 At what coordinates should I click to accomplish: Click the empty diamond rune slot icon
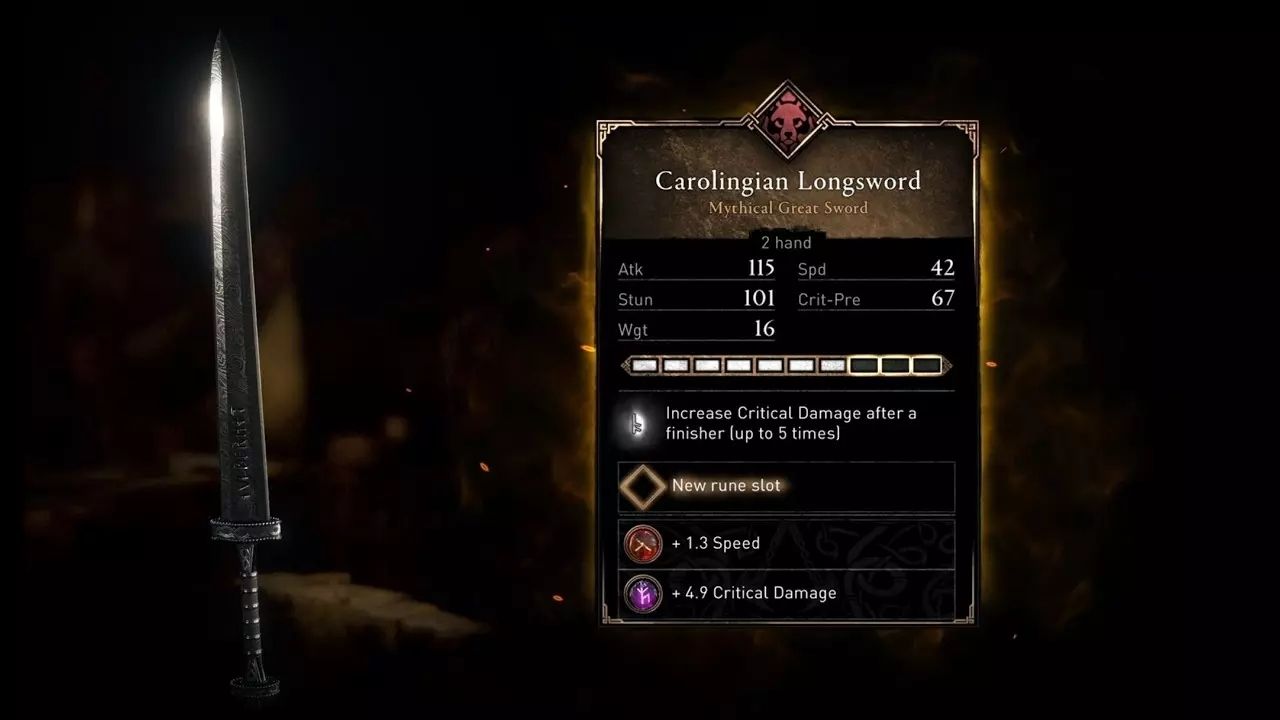click(643, 487)
